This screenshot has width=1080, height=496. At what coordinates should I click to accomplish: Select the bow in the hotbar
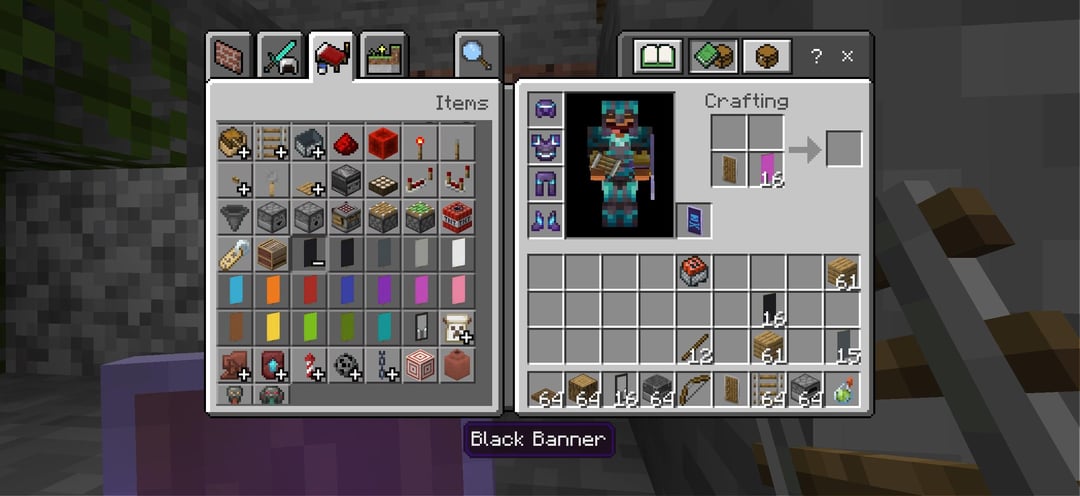pyautogui.click(x=695, y=388)
